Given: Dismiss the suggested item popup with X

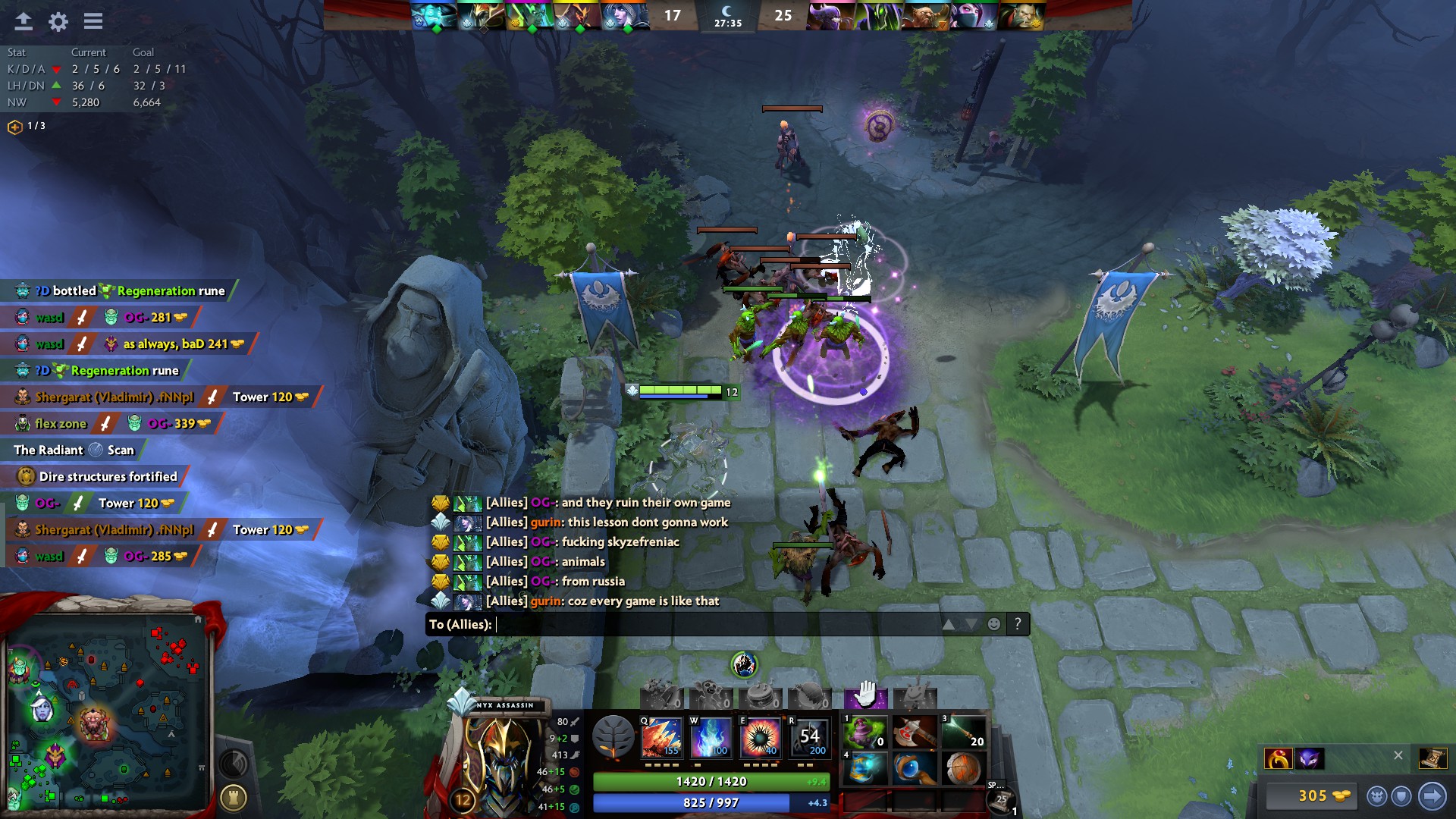Looking at the screenshot, I should pos(1398,755).
